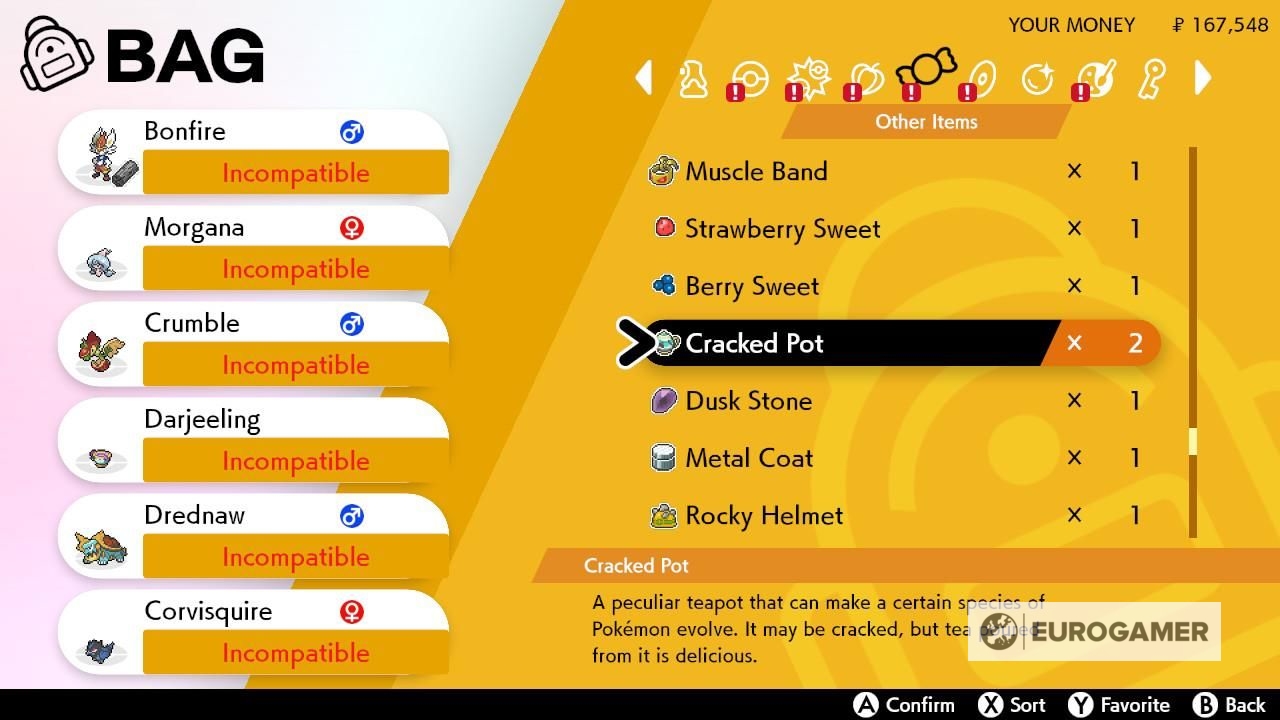Click the Favorite option
The height and width of the screenshot is (720, 1280).
pyautogui.click(x=1120, y=704)
